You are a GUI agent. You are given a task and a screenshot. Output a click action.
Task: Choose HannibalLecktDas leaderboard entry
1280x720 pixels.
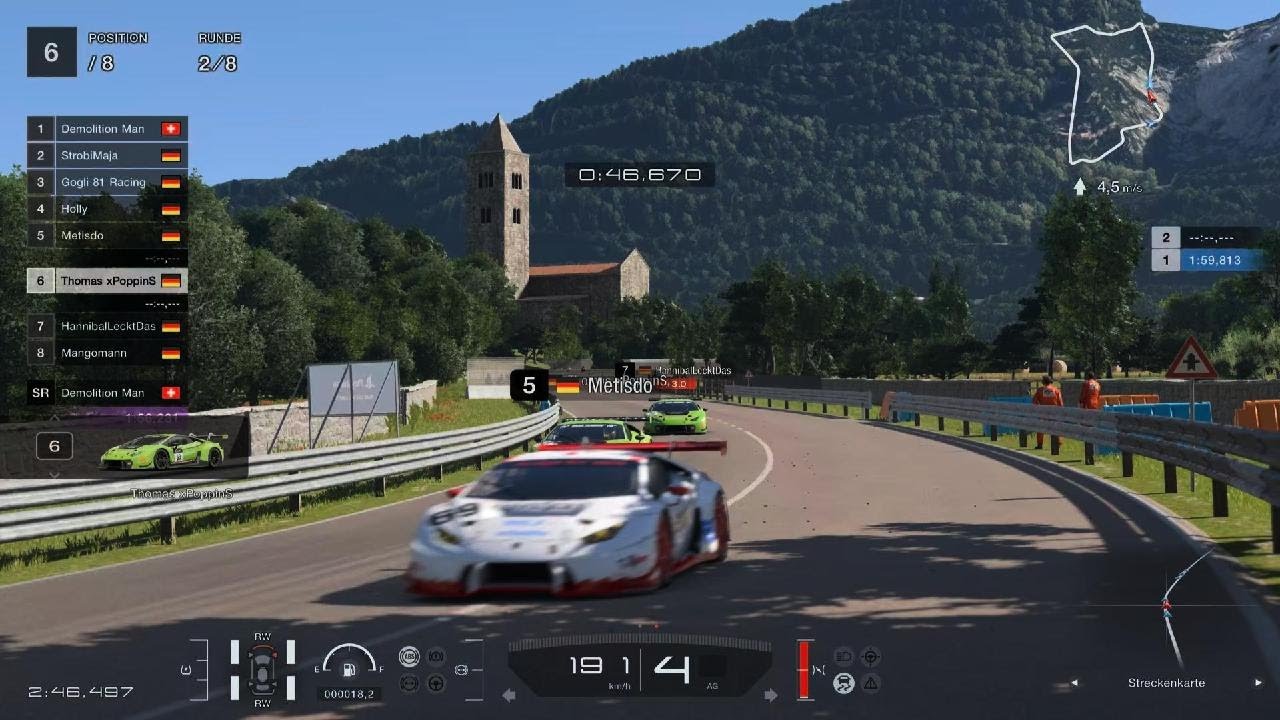click(x=107, y=326)
